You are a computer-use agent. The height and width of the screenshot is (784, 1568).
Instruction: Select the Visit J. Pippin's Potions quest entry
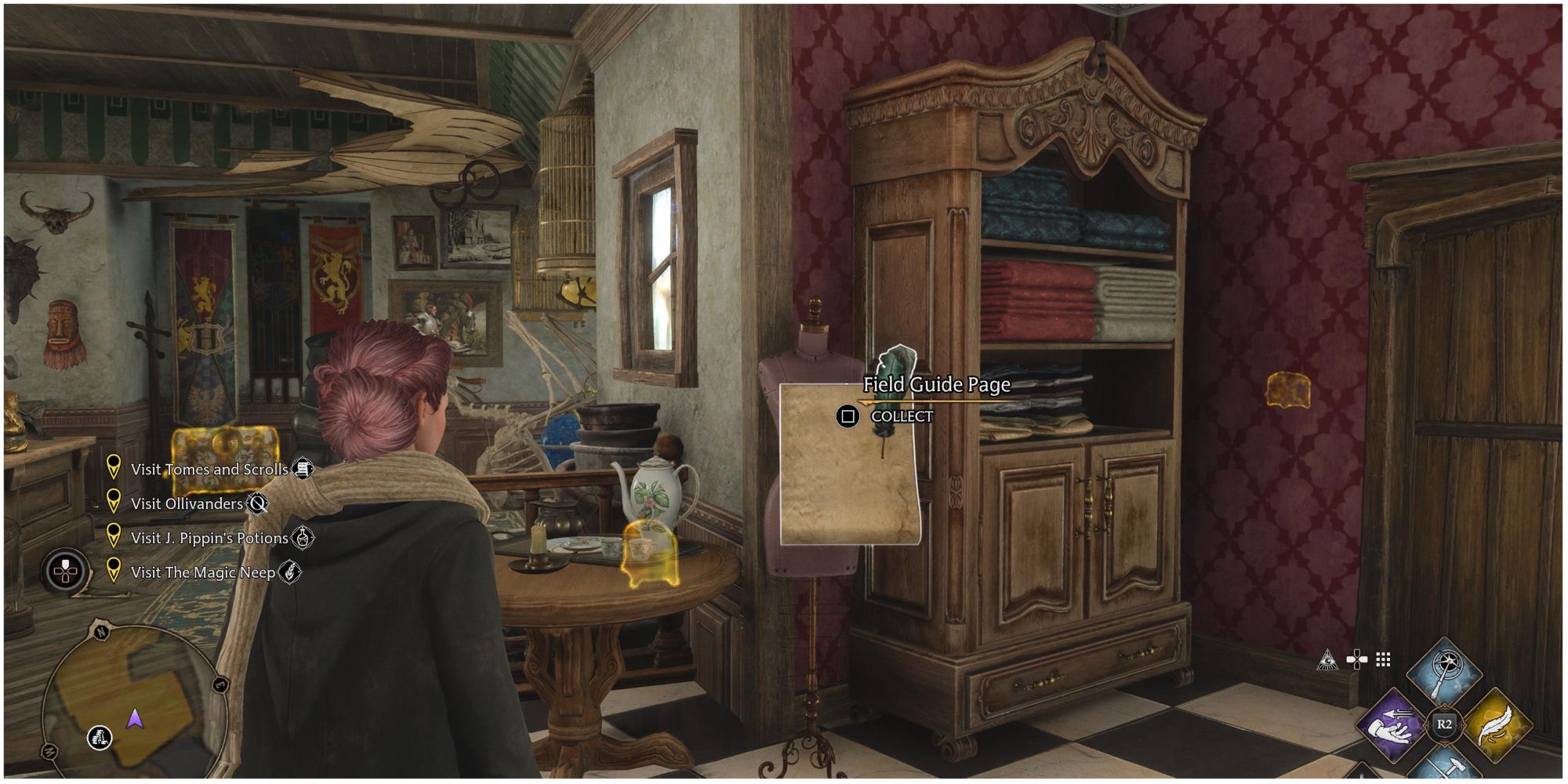(209, 537)
